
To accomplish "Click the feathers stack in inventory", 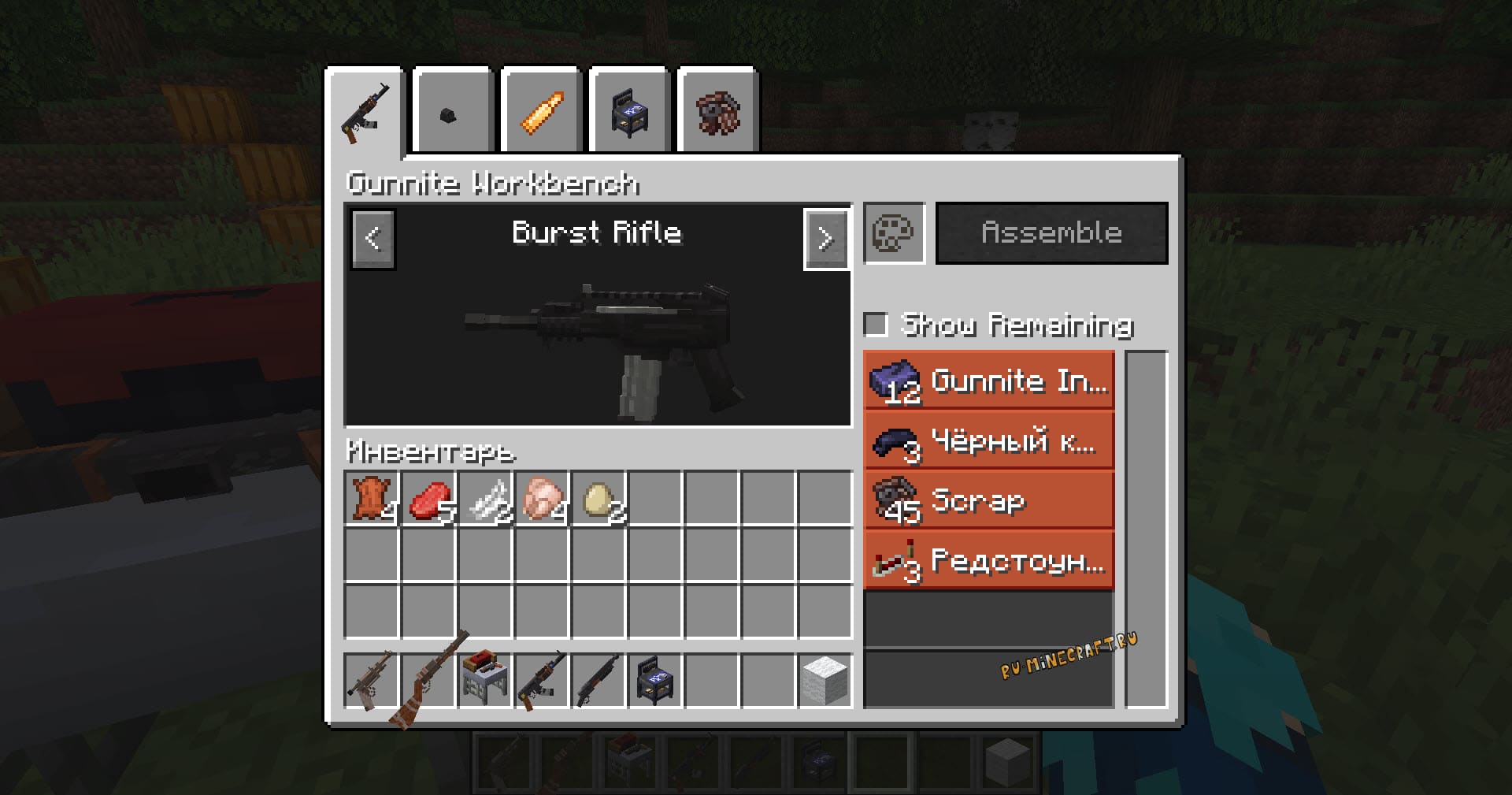I will (x=485, y=499).
